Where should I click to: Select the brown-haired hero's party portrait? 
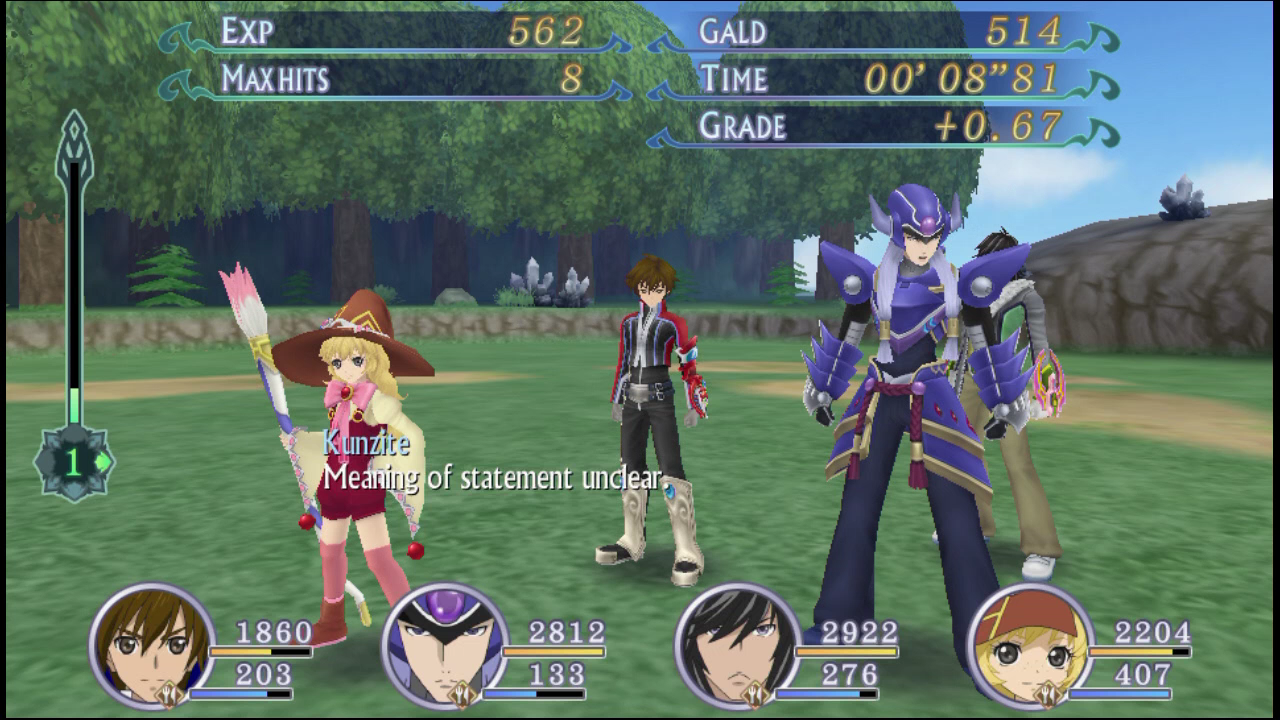151,645
